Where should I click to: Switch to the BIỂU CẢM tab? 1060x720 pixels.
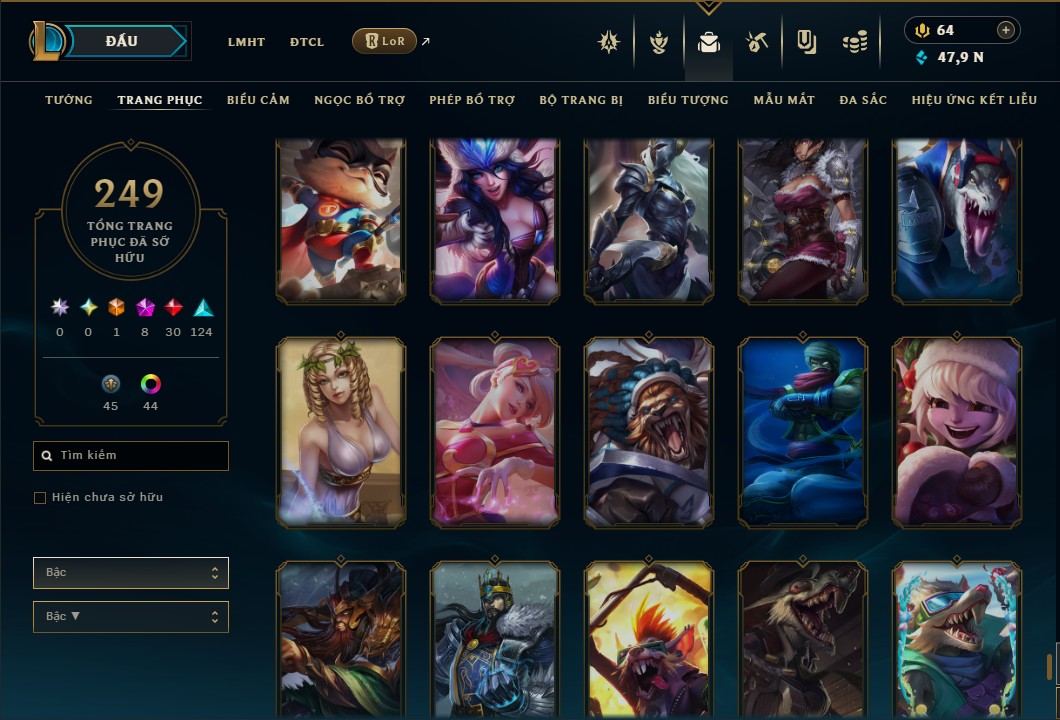click(258, 100)
